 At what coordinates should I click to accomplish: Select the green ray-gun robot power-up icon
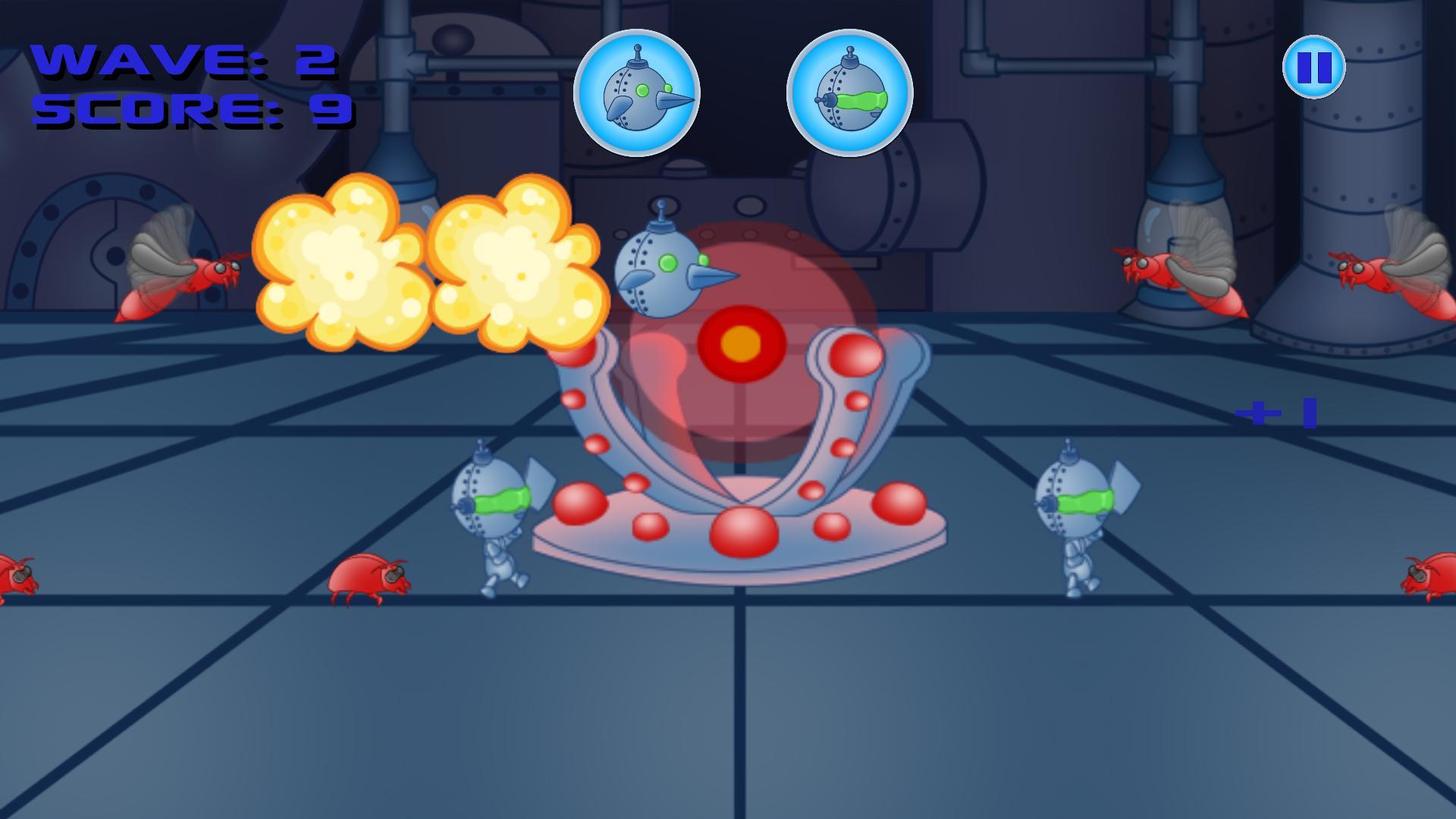(849, 91)
